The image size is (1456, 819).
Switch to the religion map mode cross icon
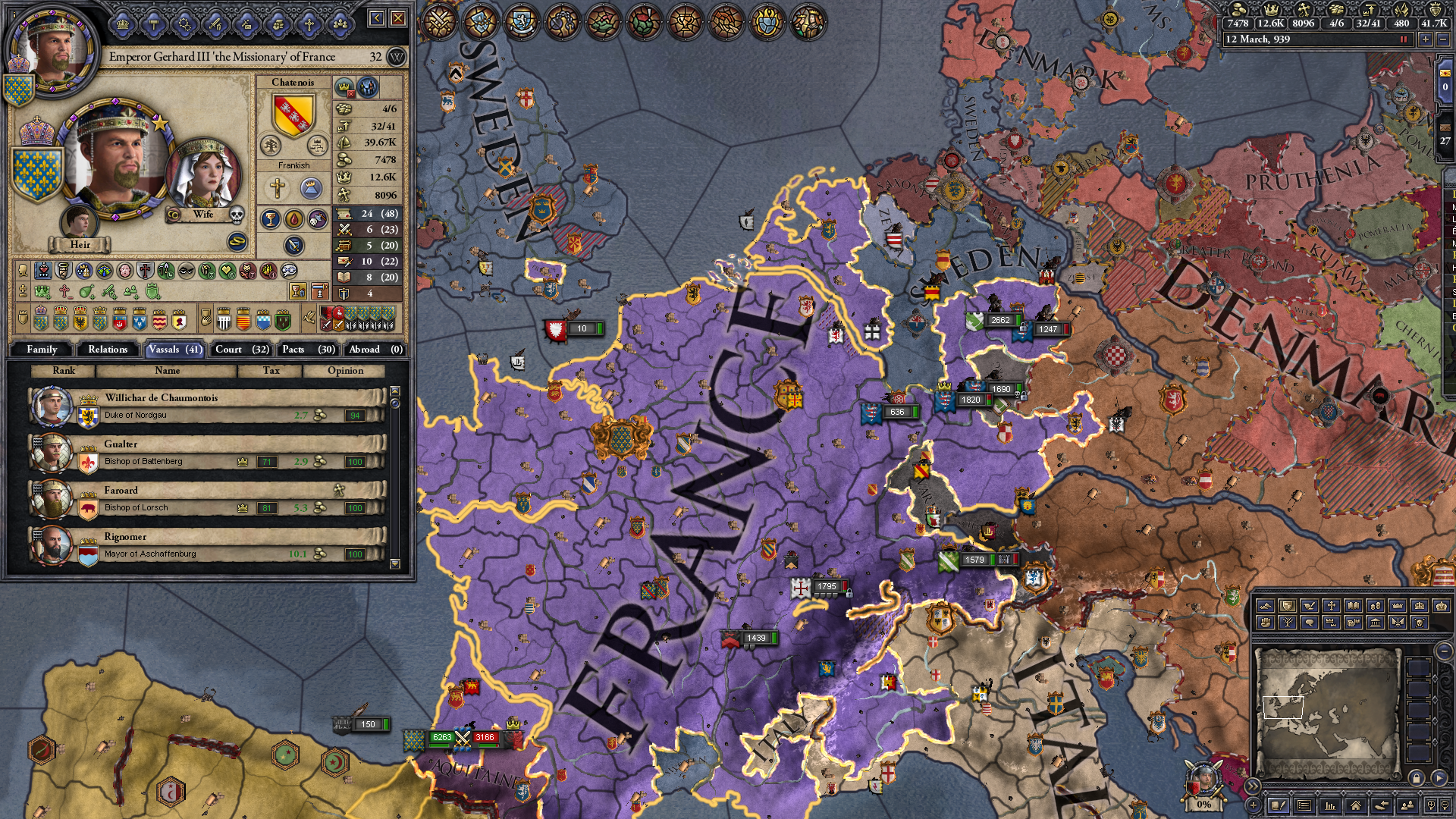point(1332,605)
